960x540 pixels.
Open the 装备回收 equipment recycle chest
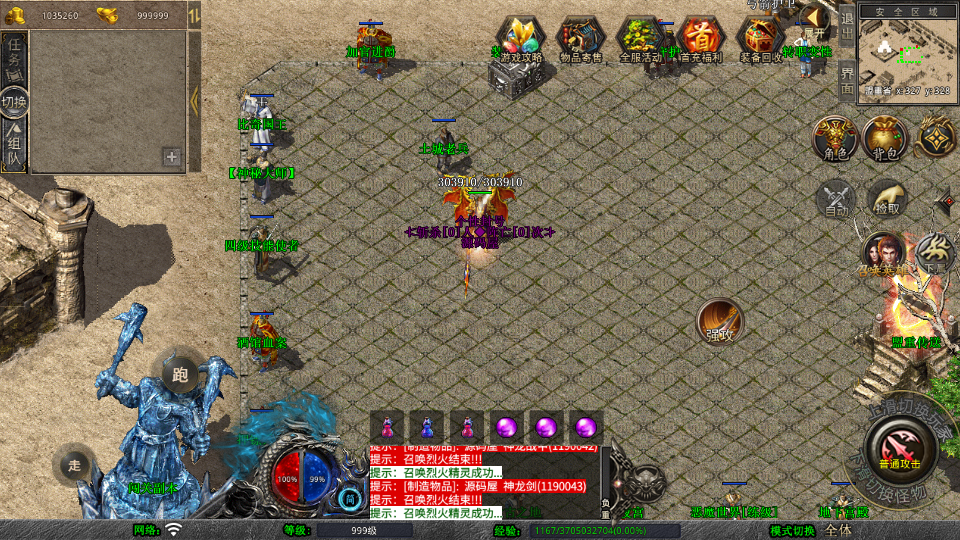point(761,40)
